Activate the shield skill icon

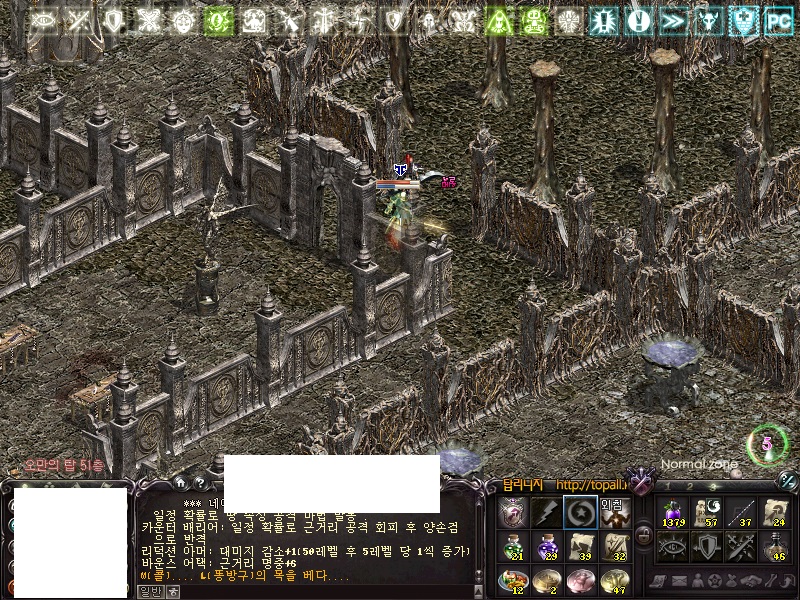(x=706, y=545)
